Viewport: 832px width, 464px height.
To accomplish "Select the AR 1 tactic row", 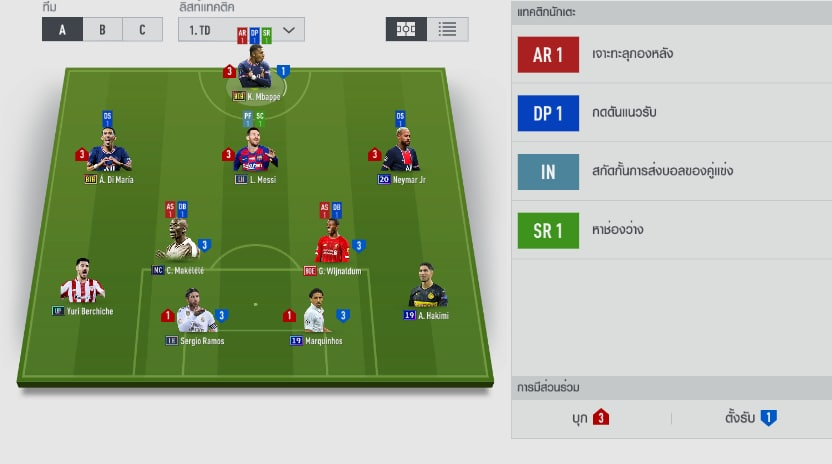I will click(670, 55).
